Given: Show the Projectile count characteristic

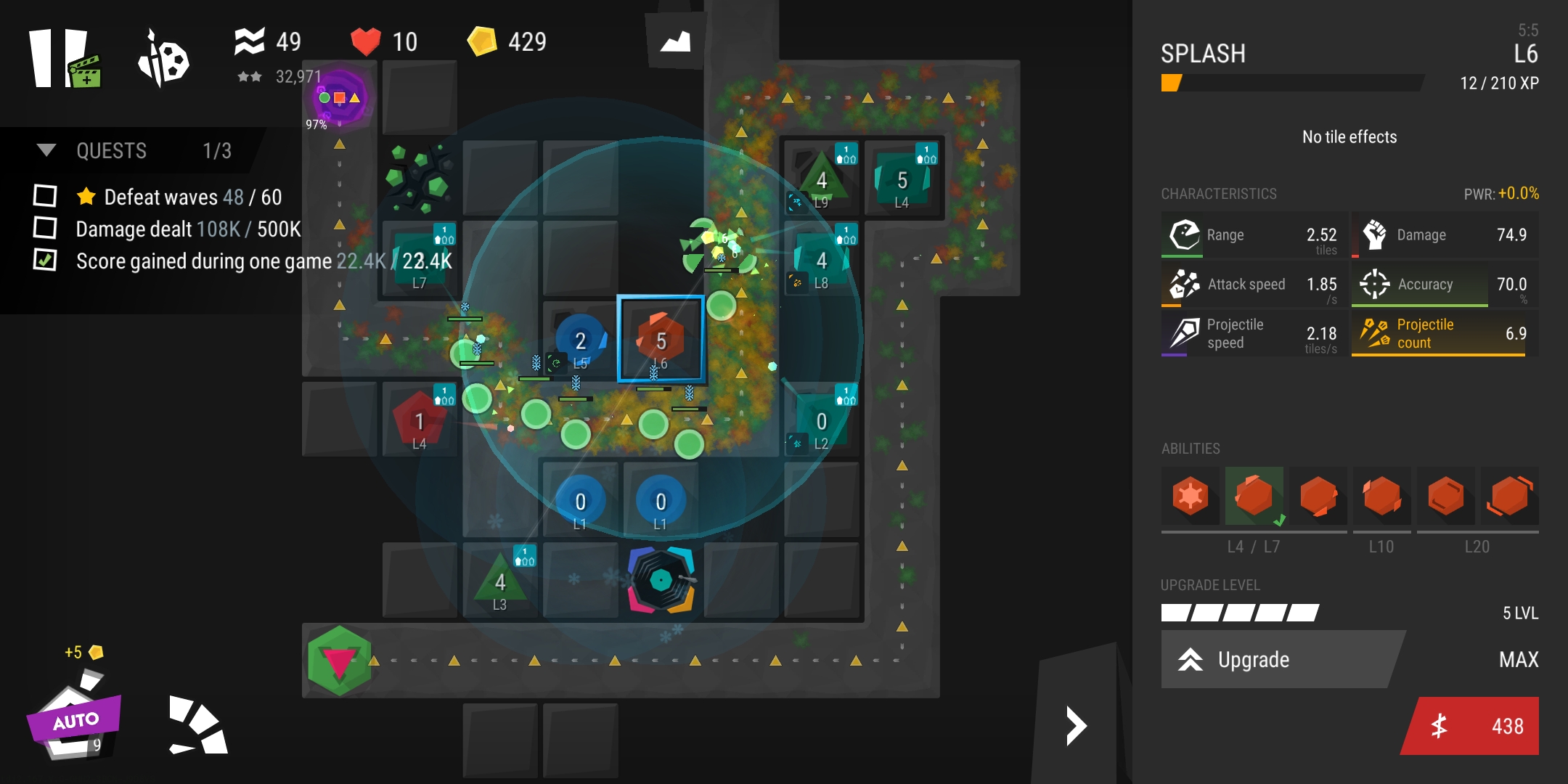Looking at the screenshot, I should [1443, 333].
